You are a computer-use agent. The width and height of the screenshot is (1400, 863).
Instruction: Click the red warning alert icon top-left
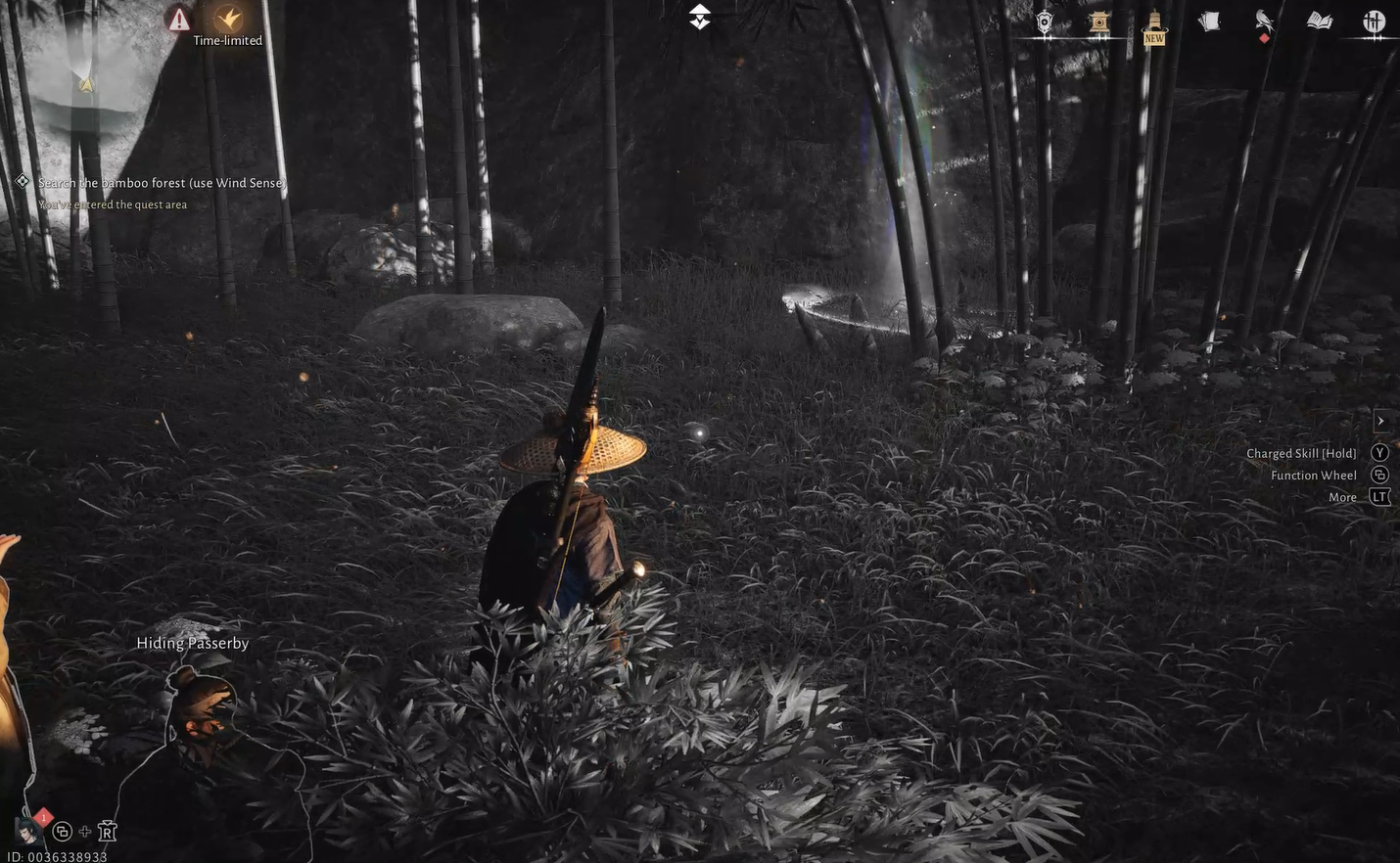point(179,20)
